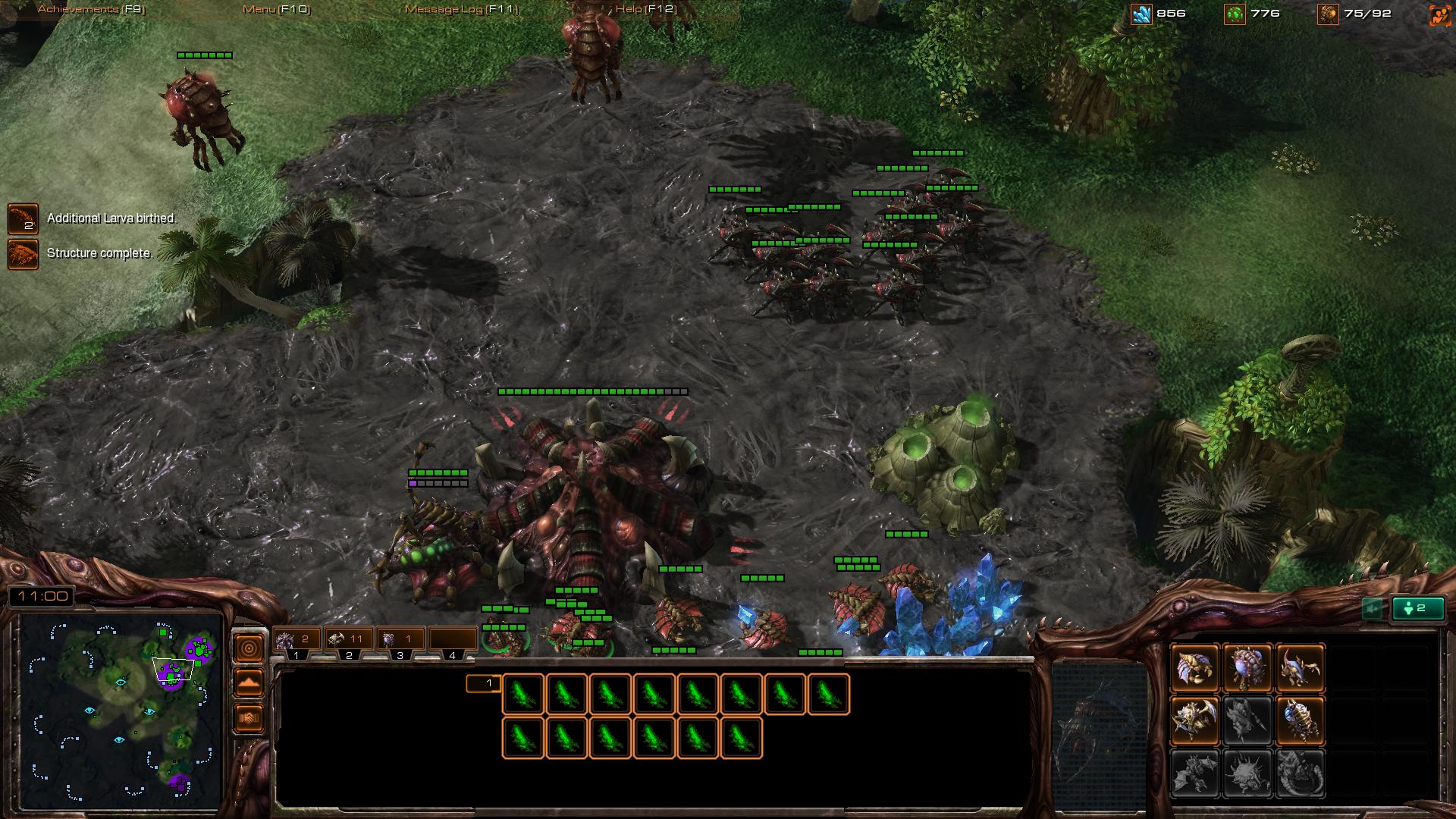Jump to the Structure complete alert
This screenshot has height=819, width=1456.
[x=23, y=254]
